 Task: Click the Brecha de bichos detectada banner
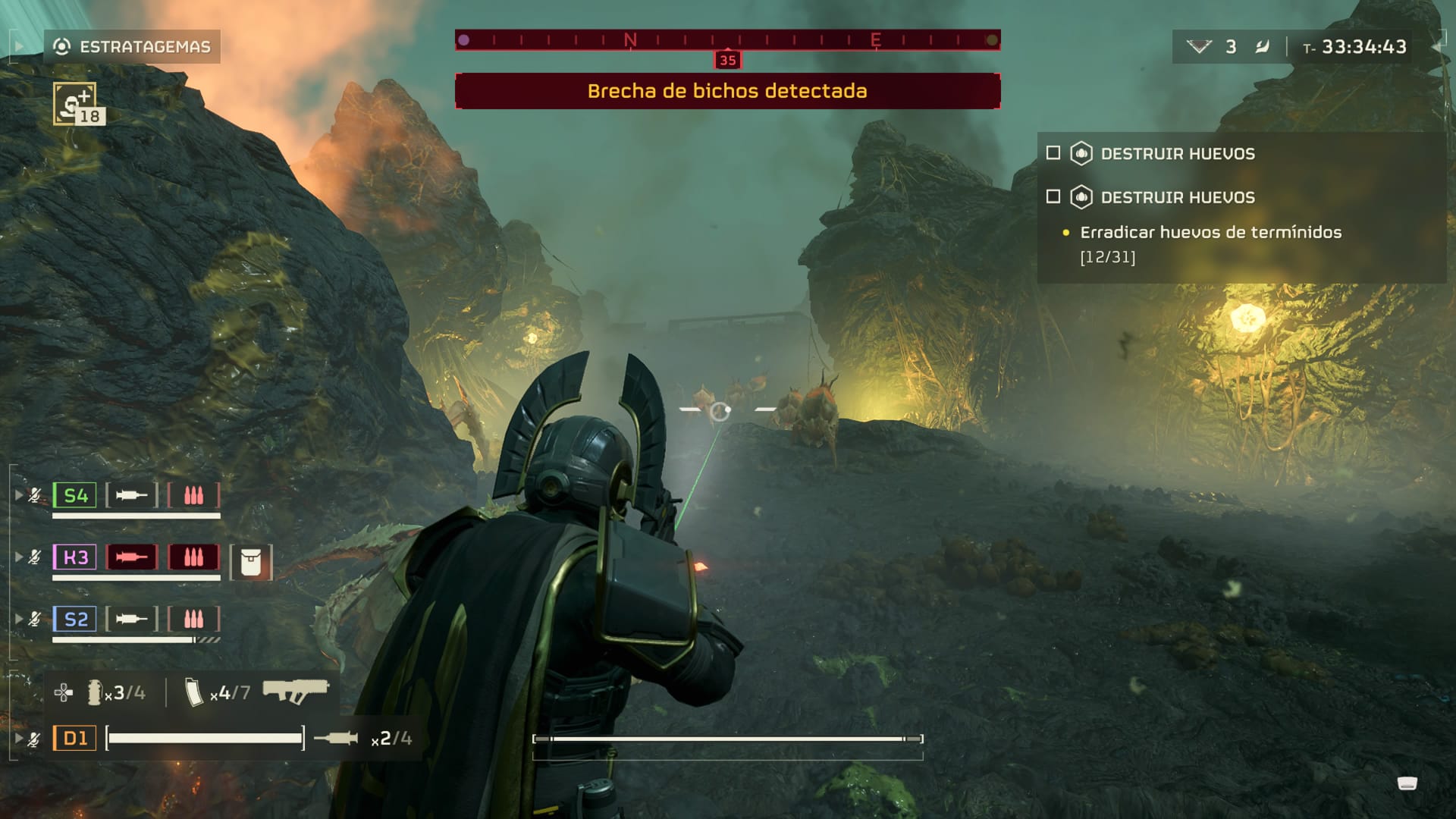click(x=727, y=91)
